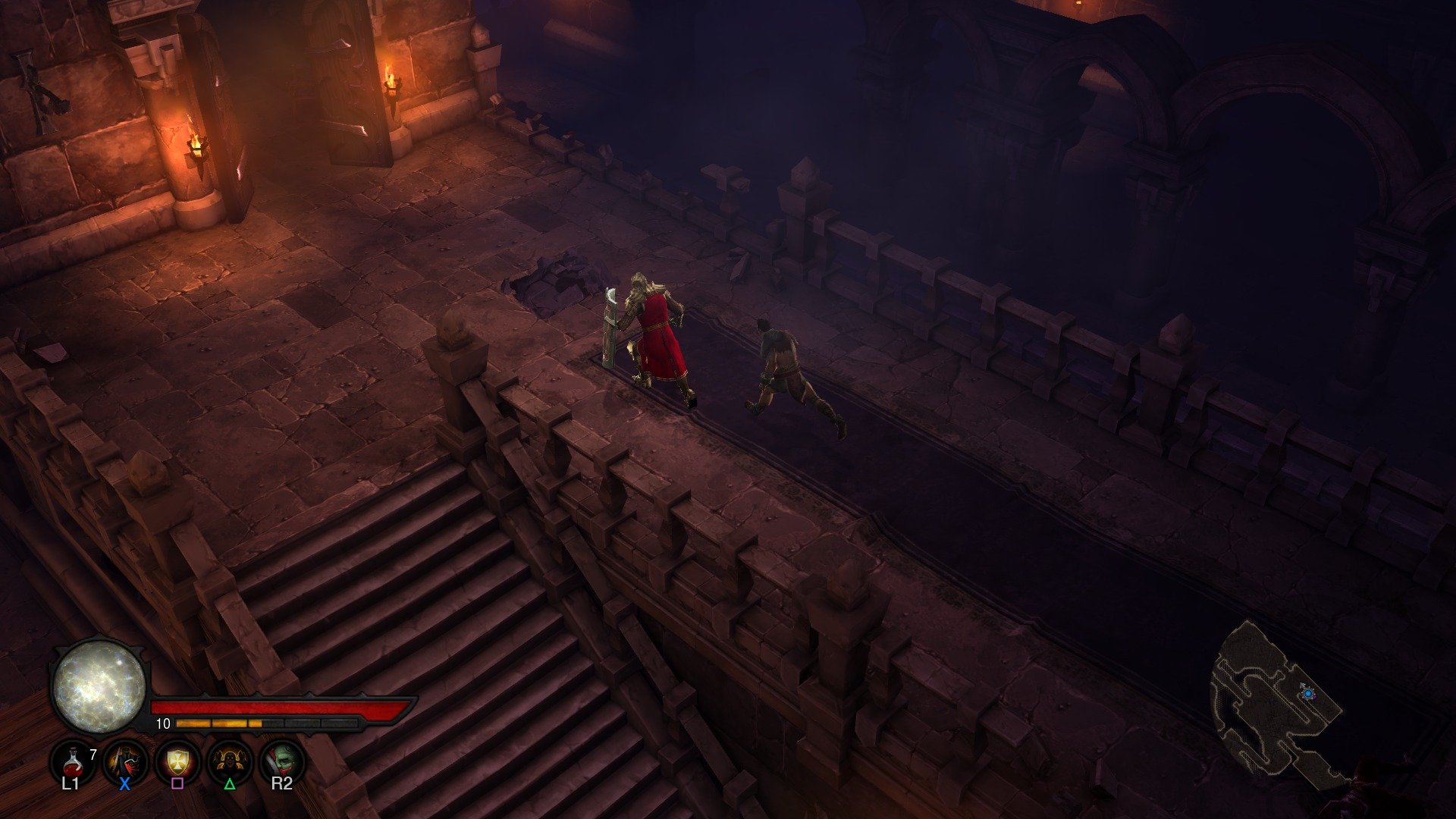The height and width of the screenshot is (819, 1456).
Task: Click the level indicator showing 10
Action: tap(164, 723)
